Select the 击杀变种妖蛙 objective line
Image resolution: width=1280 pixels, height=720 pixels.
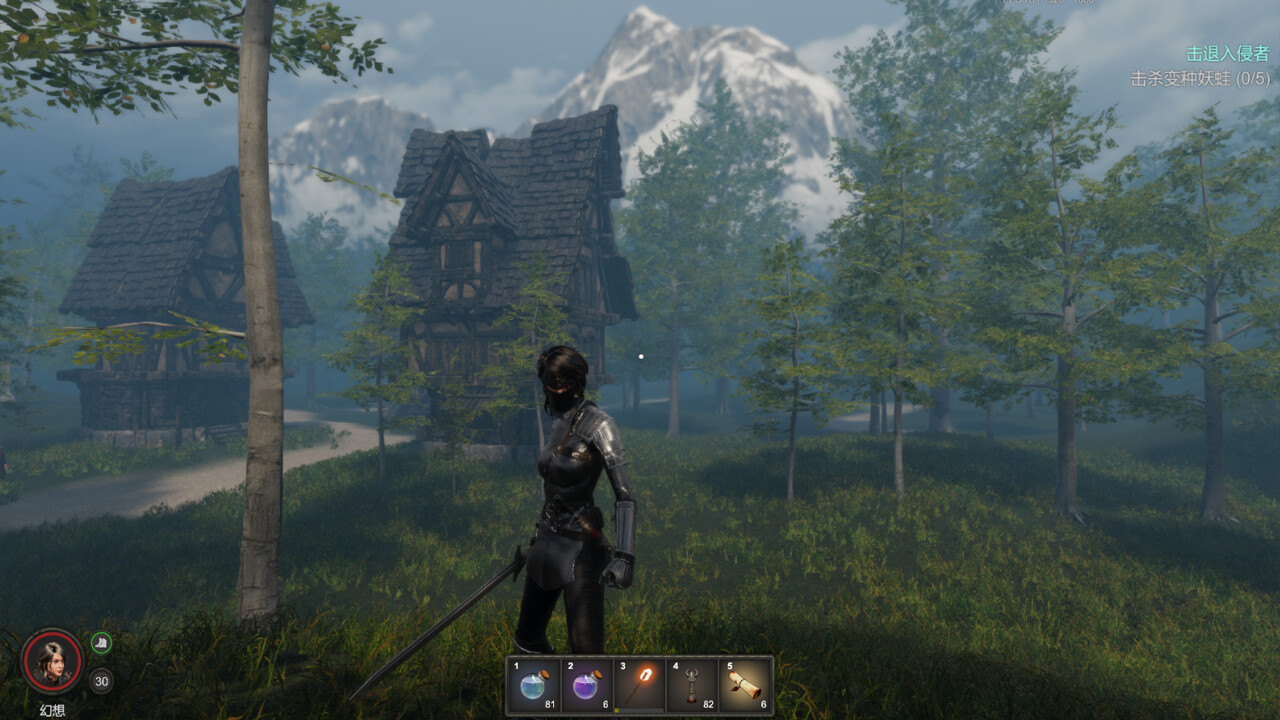[1200, 78]
